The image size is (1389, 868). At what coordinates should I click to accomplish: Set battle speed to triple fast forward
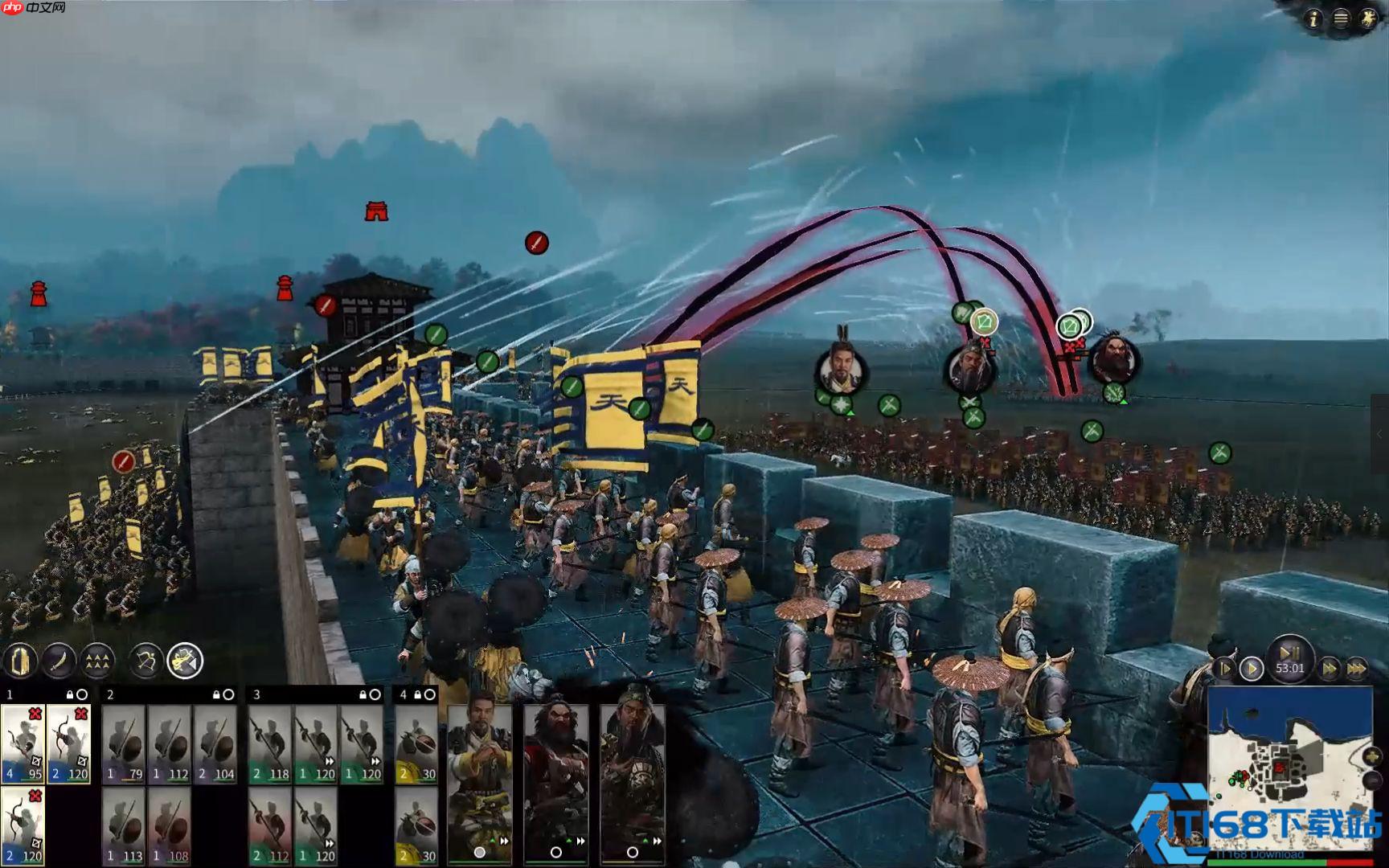click(1357, 668)
